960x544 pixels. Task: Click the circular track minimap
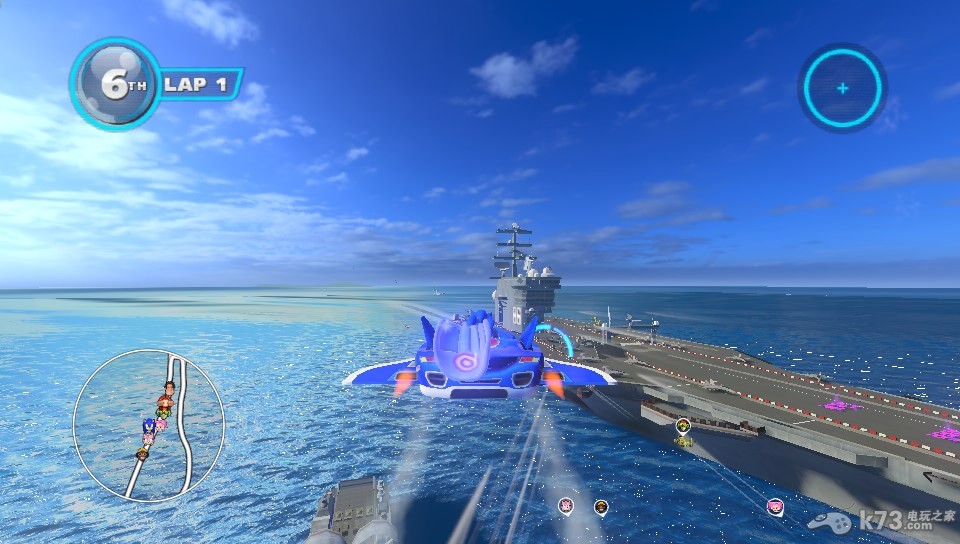point(148,425)
